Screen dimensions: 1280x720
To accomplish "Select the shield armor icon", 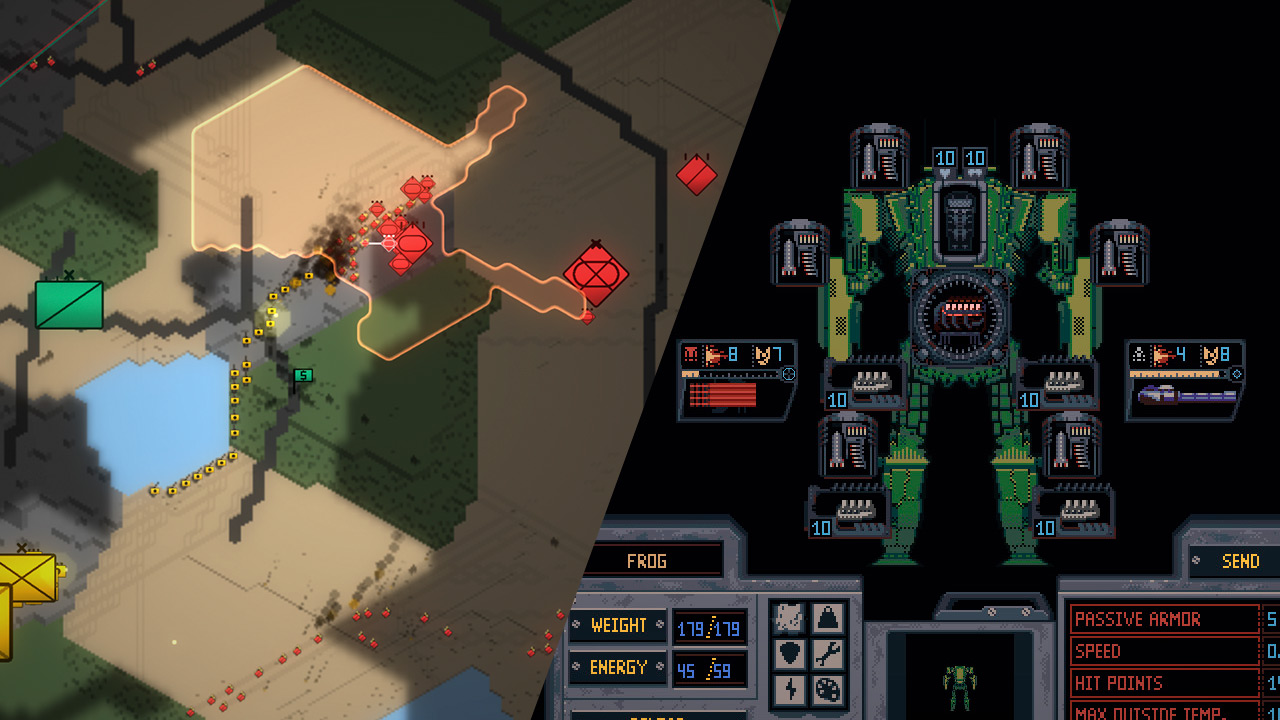I will tap(790, 655).
